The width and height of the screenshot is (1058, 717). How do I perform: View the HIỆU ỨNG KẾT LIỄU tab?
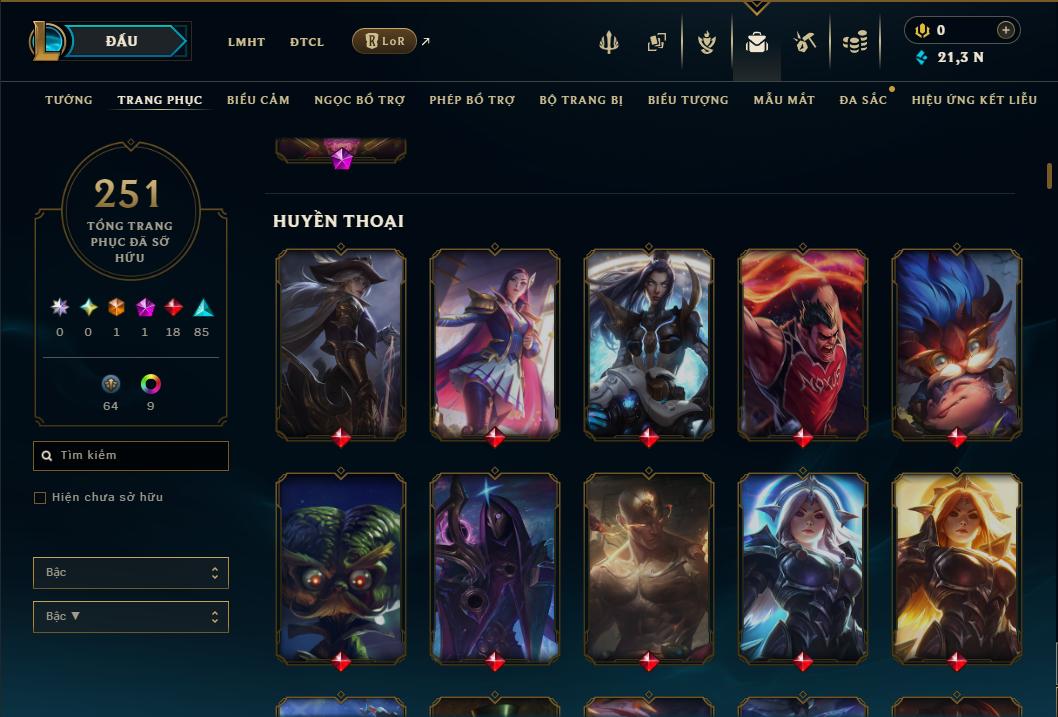pyautogui.click(x=973, y=100)
